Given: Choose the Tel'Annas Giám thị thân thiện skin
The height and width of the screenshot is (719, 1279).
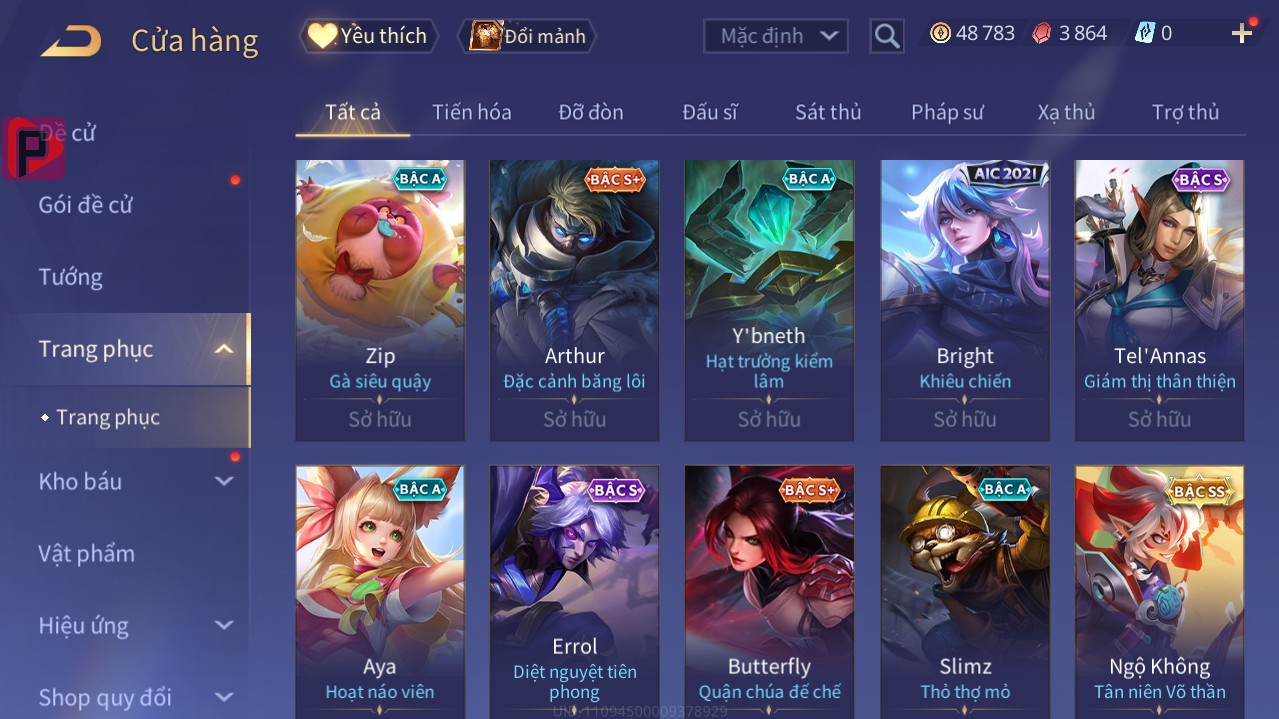Looking at the screenshot, I should coord(1159,299).
